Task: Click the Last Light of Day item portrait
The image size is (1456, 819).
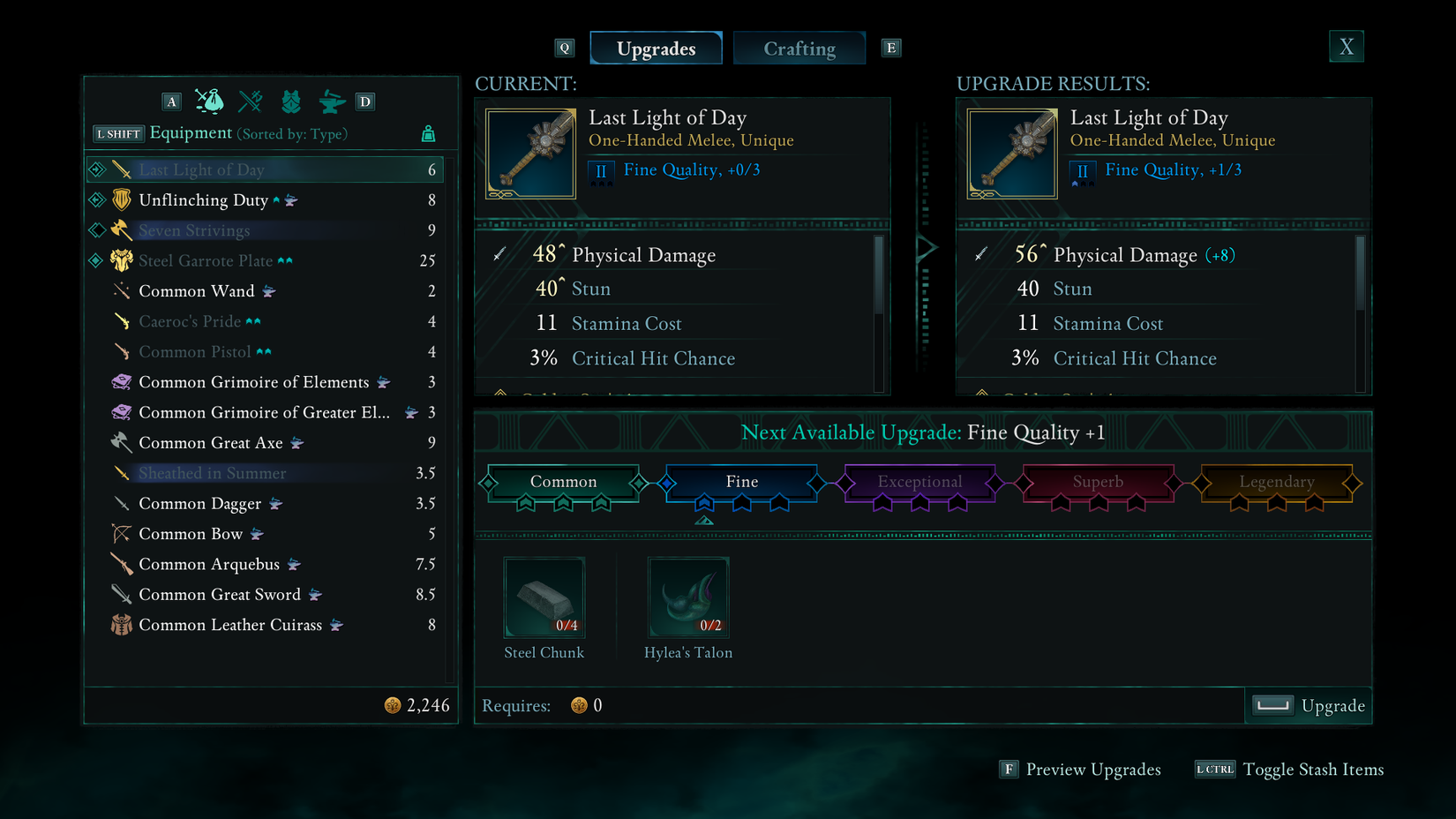Action: tap(529, 152)
